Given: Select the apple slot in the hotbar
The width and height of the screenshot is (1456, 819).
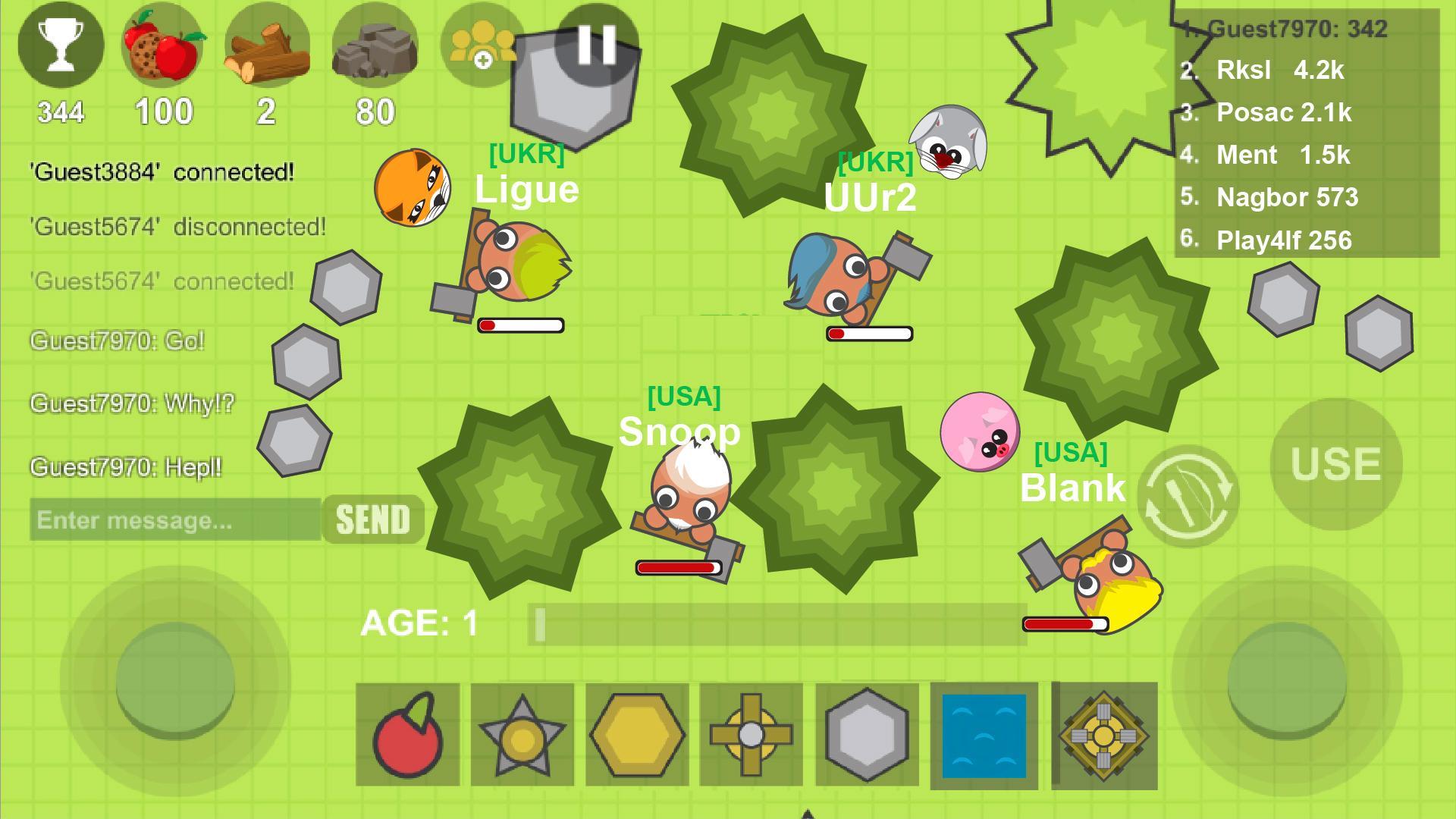Looking at the screenshot, I should (x=408, y=734).
